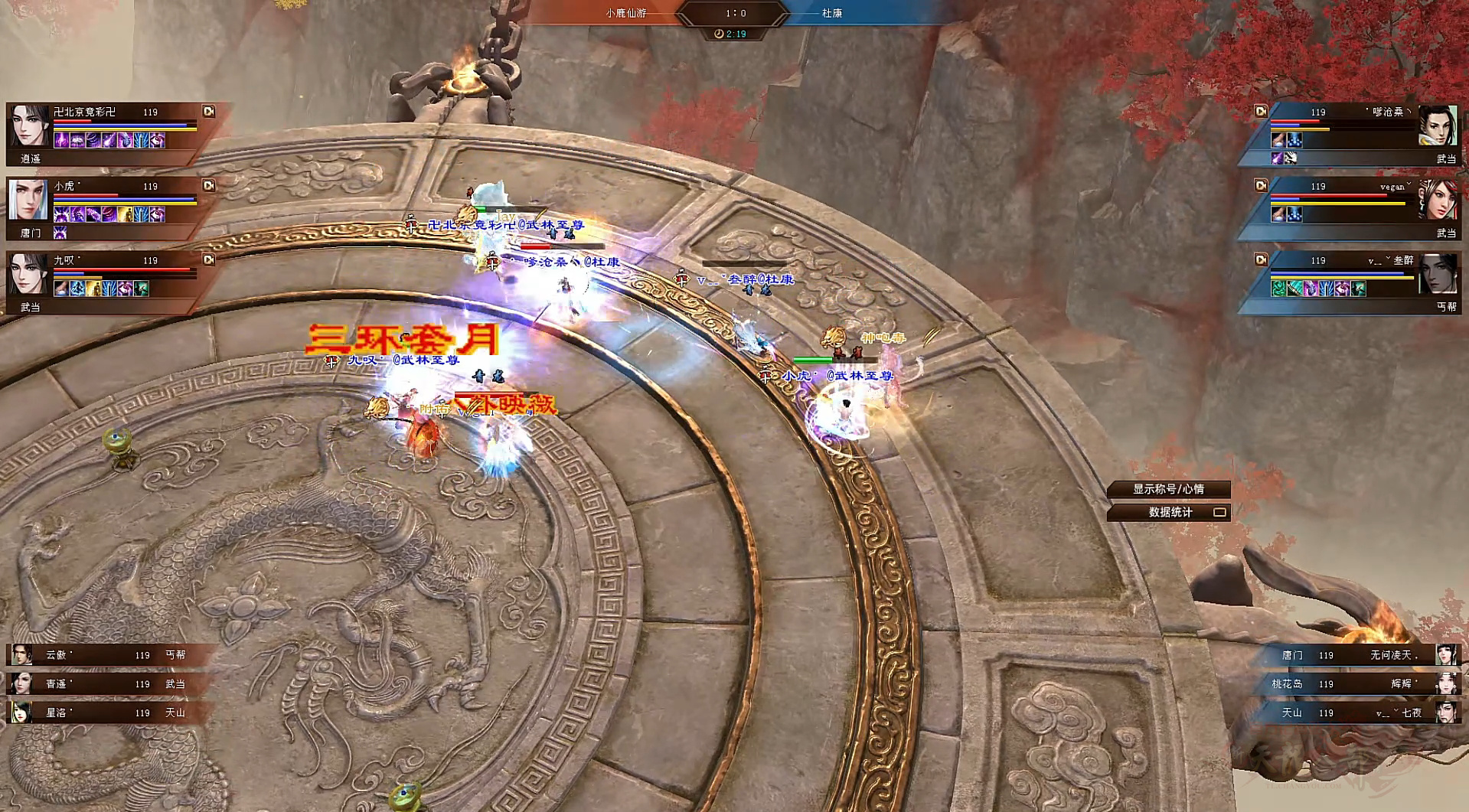Click the camera icon next to vegan

pyautogui.click(x=1260, y=186)
